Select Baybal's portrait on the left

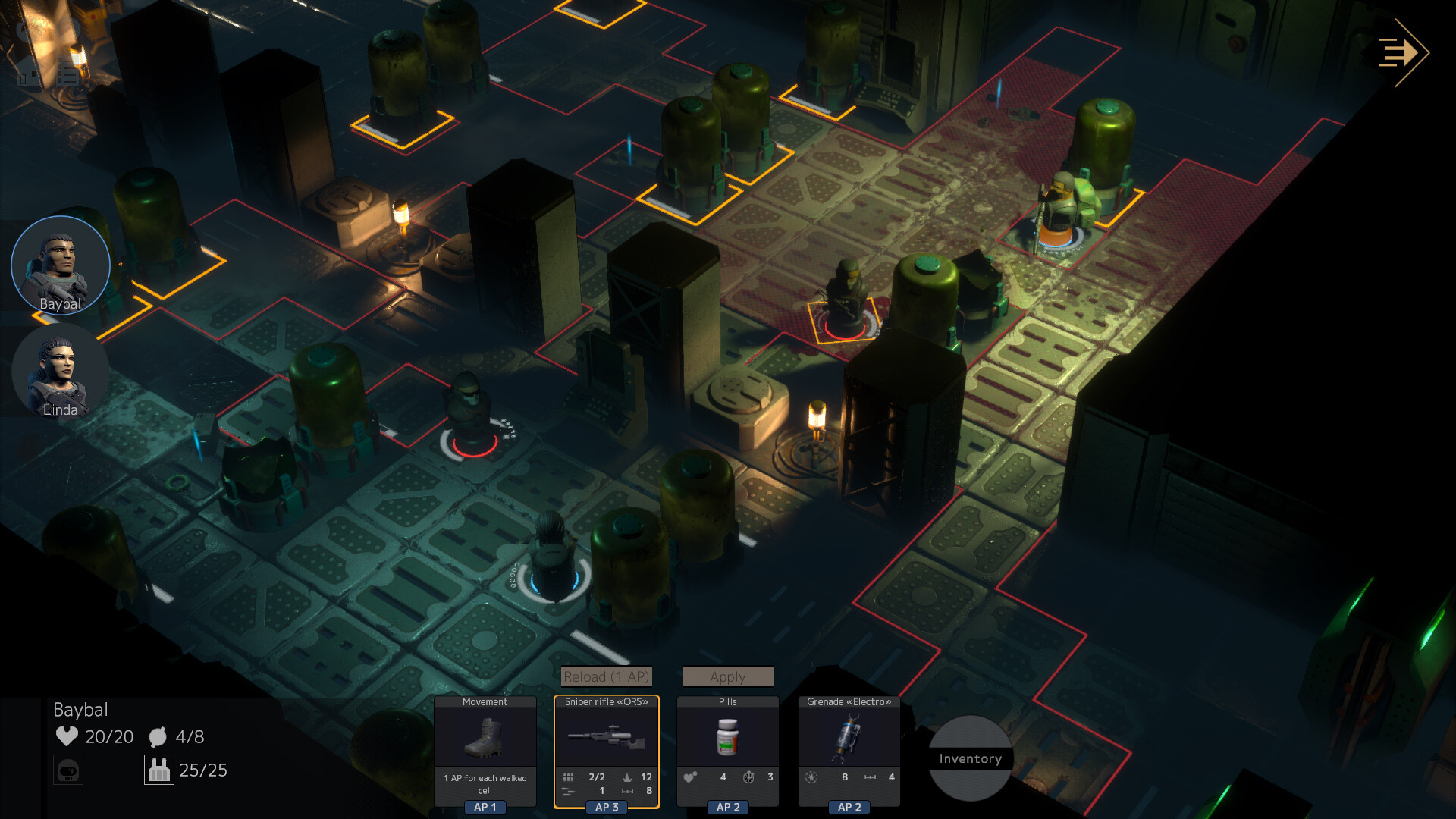pos(61,265)
